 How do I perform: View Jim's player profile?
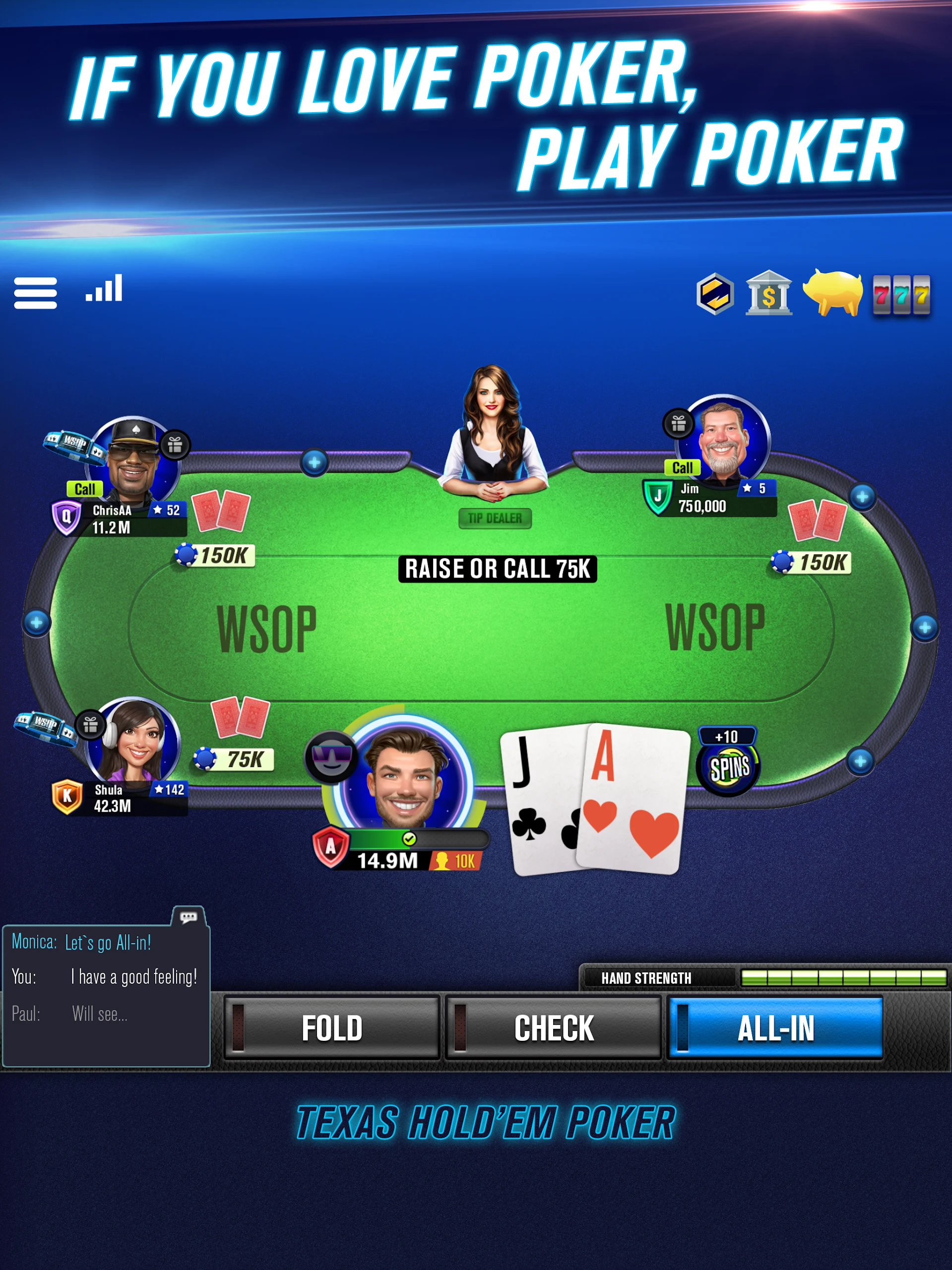tap(724, 438)
